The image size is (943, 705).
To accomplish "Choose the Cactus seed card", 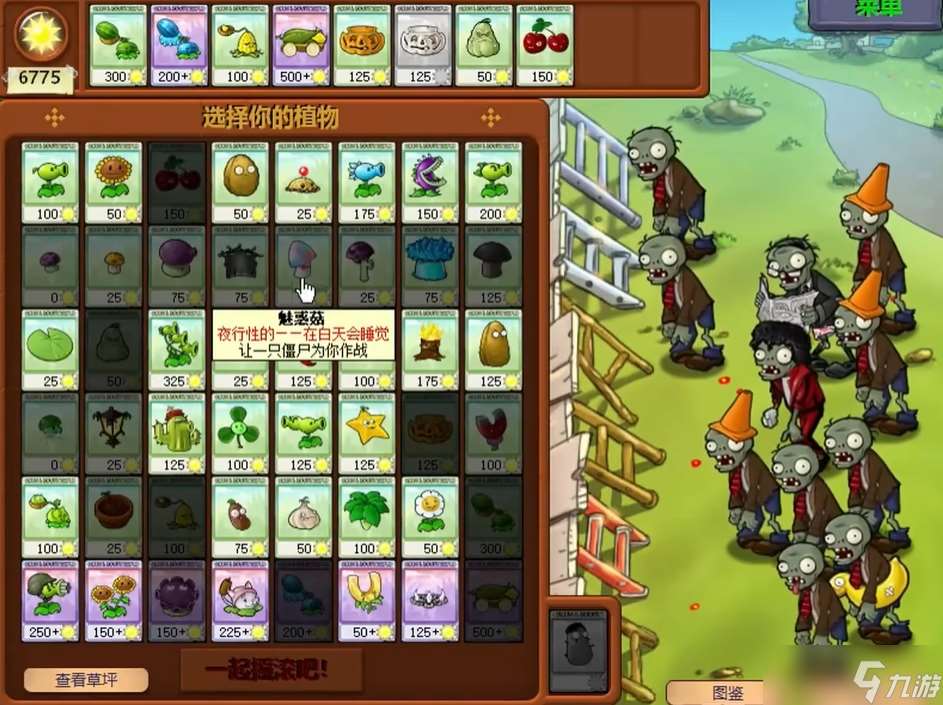I will 176,433.
